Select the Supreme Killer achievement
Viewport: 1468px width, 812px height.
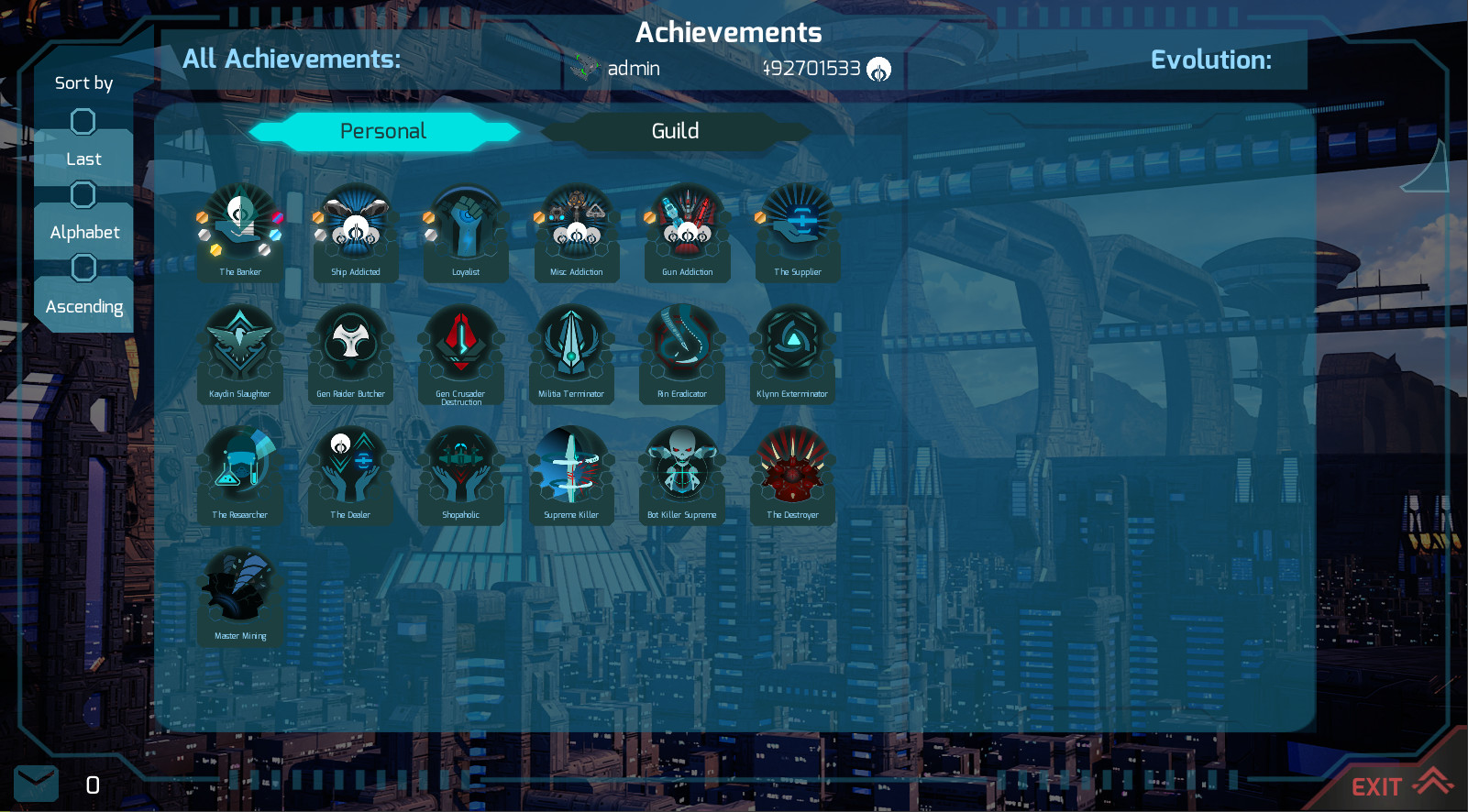[x=571, y=471]
